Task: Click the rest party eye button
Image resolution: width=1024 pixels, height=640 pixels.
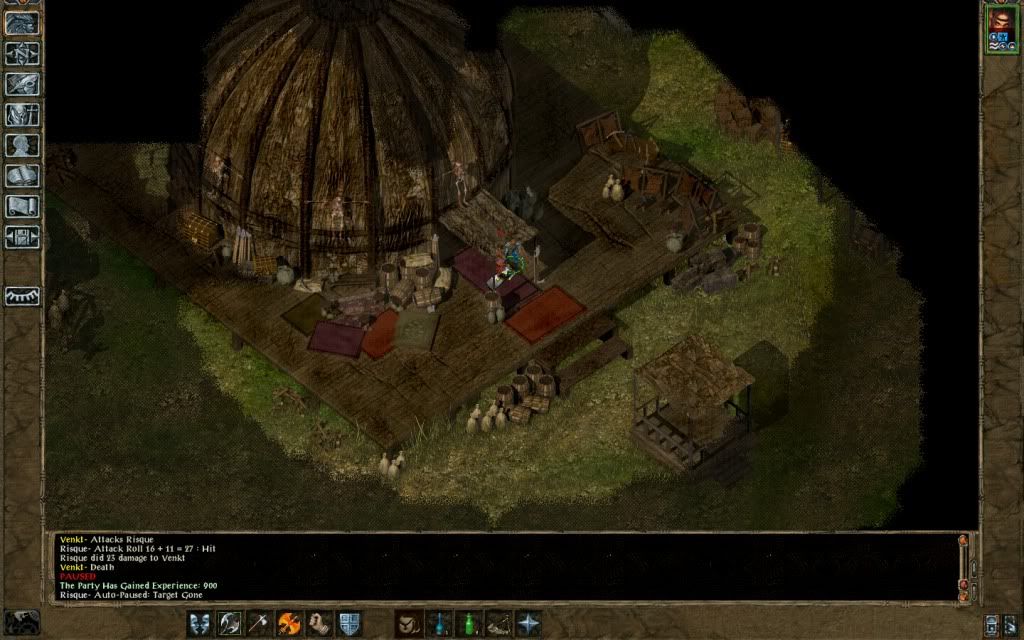Action: coord(22,296)
